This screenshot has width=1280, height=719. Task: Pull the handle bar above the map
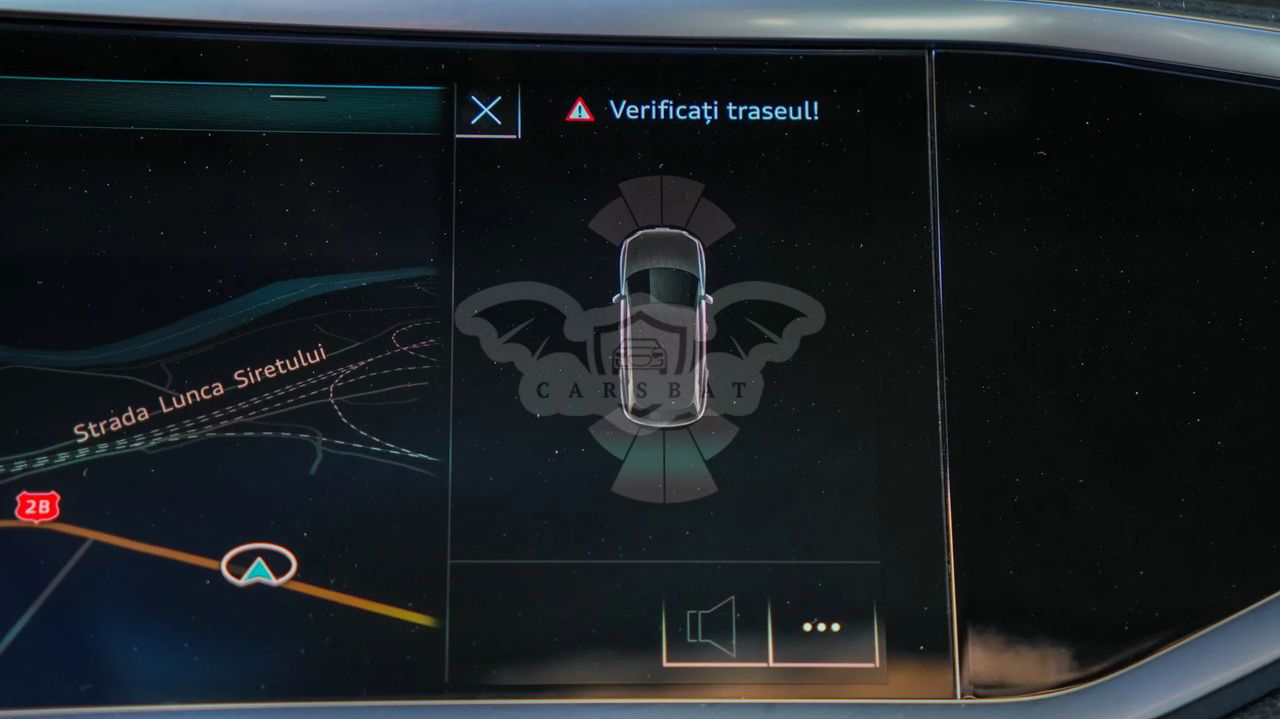tap(298, 97)
